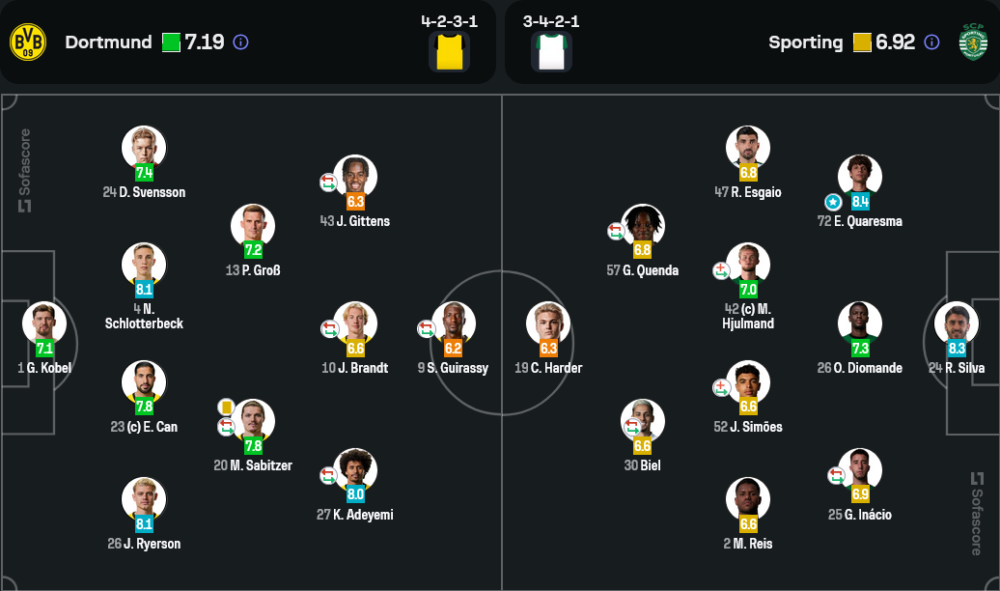Open M. Hjulmand's player profile
This screenshot has width=1000, height=591.
click(x=748, y=264)
